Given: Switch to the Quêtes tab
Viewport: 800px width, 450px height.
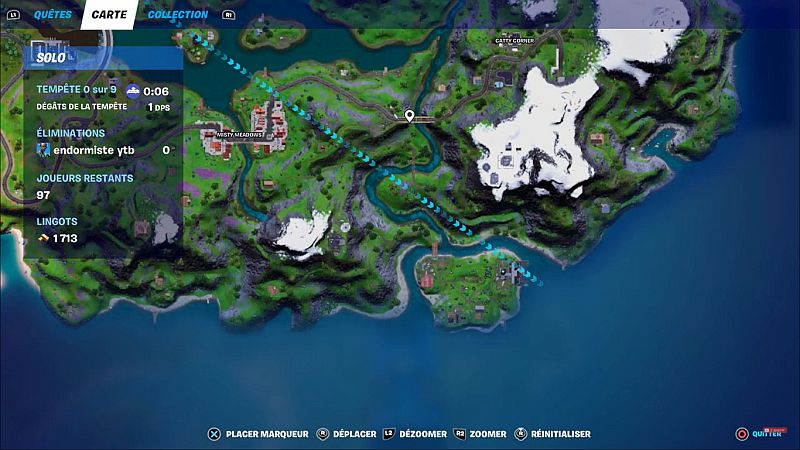Looking at the screenshot, I should (52, 15).
